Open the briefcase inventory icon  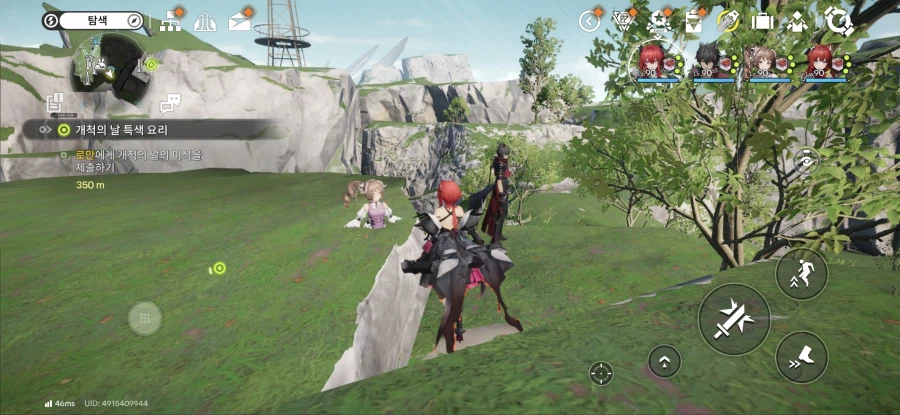[763, 20]
